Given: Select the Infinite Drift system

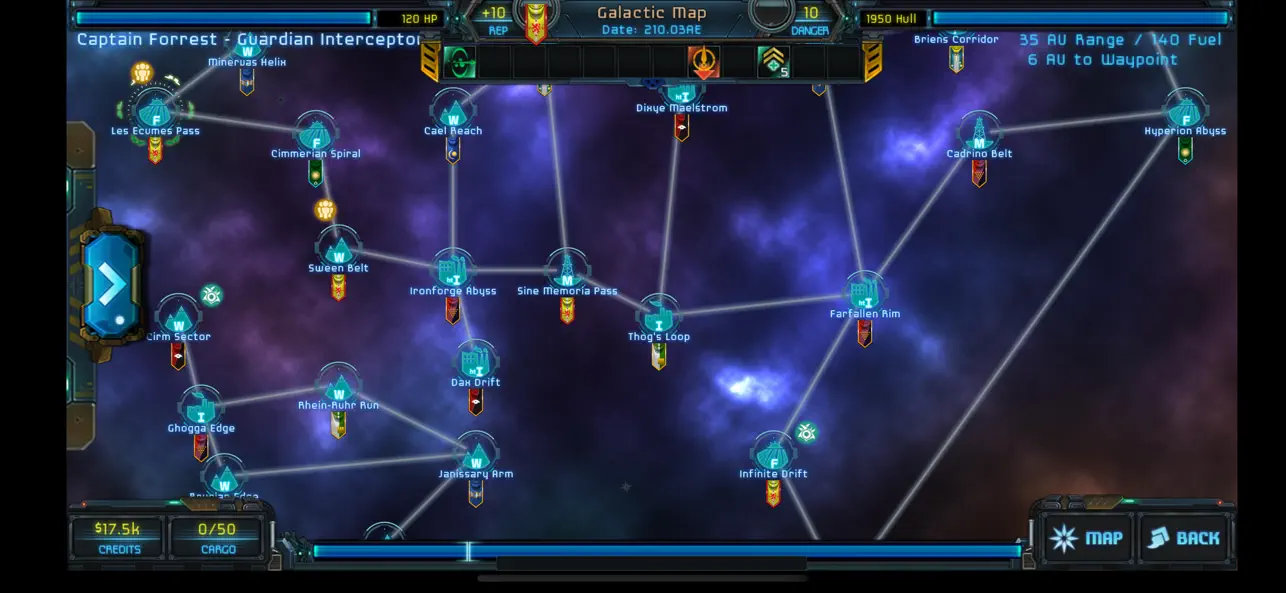Looking at the screenshot, I should point(773,452).
